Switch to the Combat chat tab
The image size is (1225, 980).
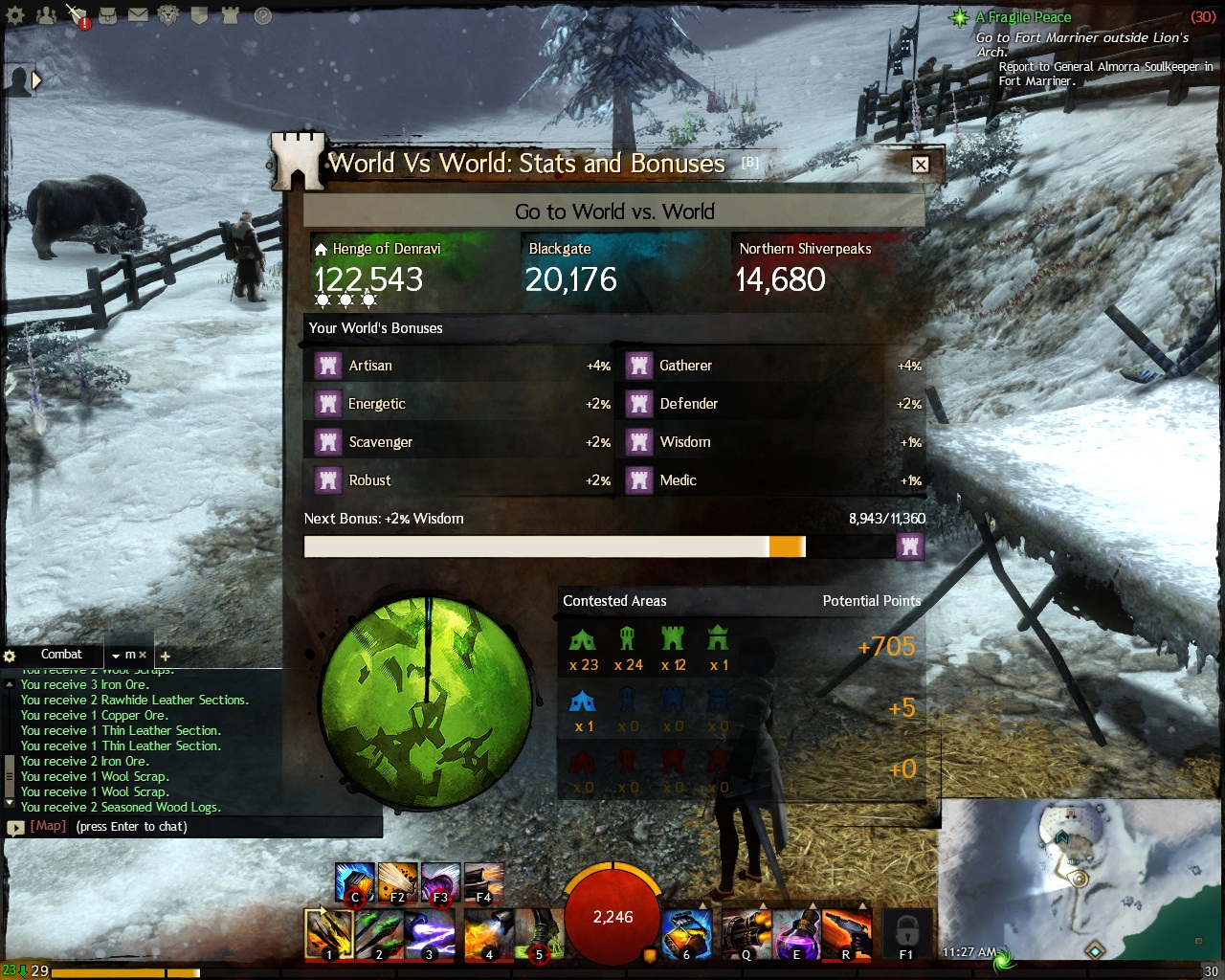pyautogui.click(x=61, y=655)
